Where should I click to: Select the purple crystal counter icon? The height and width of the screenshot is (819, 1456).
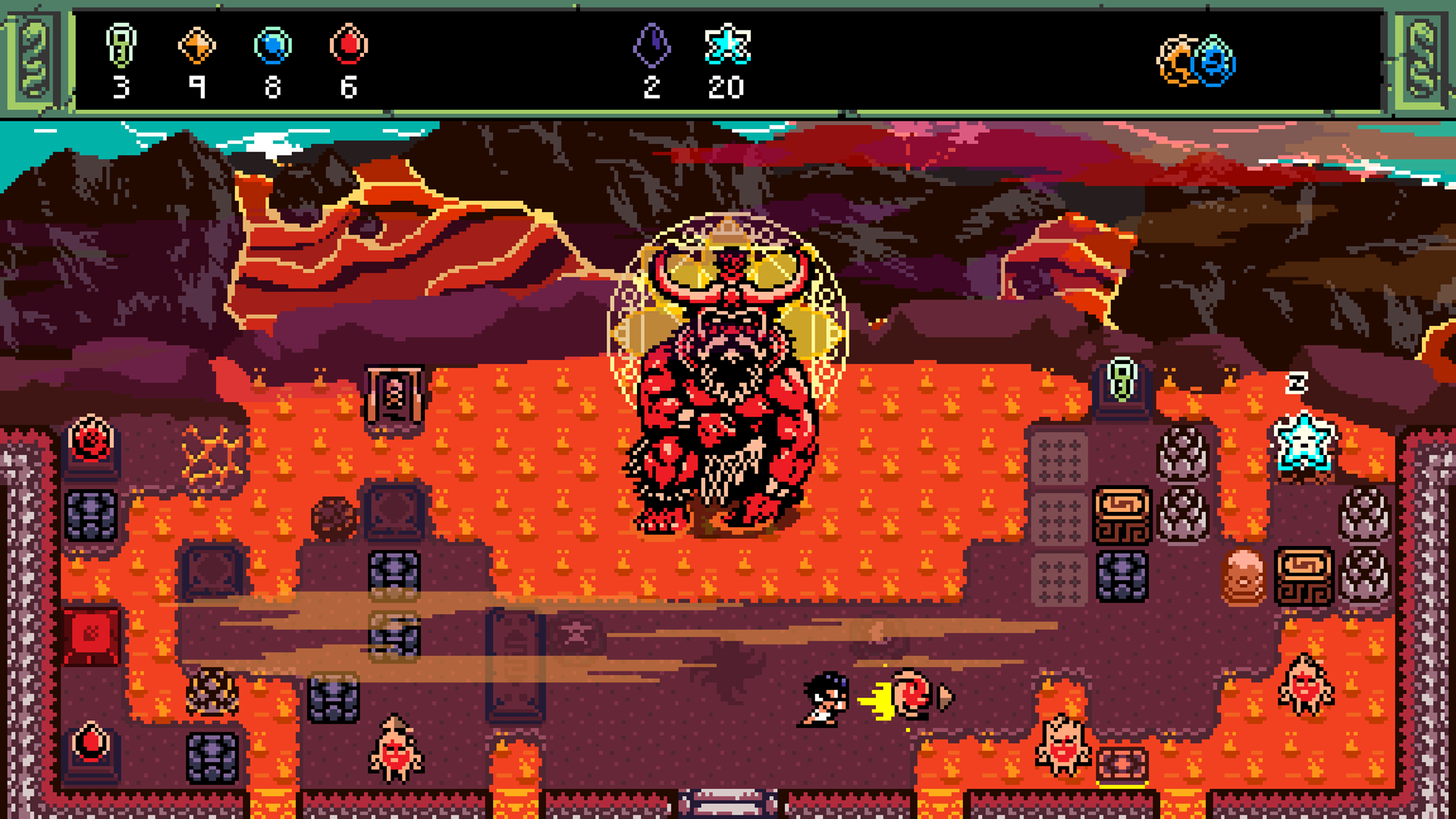point(654,47)
